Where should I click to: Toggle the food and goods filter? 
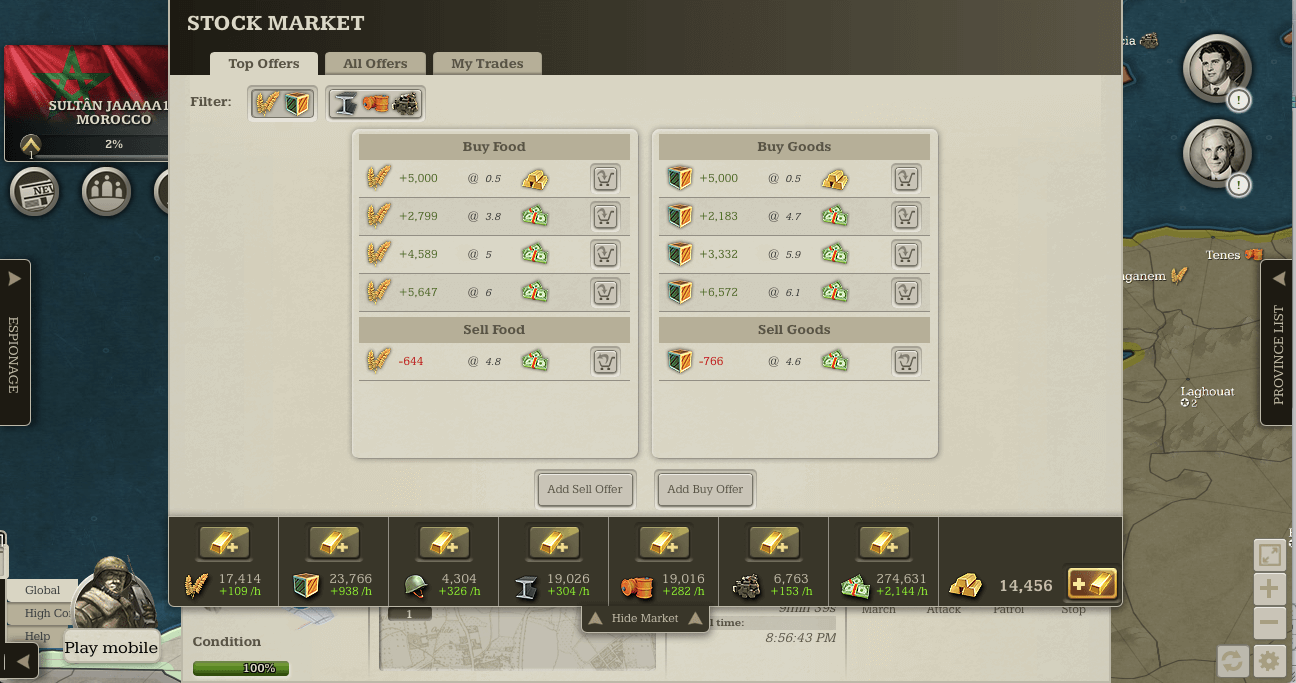click(282, 103)
